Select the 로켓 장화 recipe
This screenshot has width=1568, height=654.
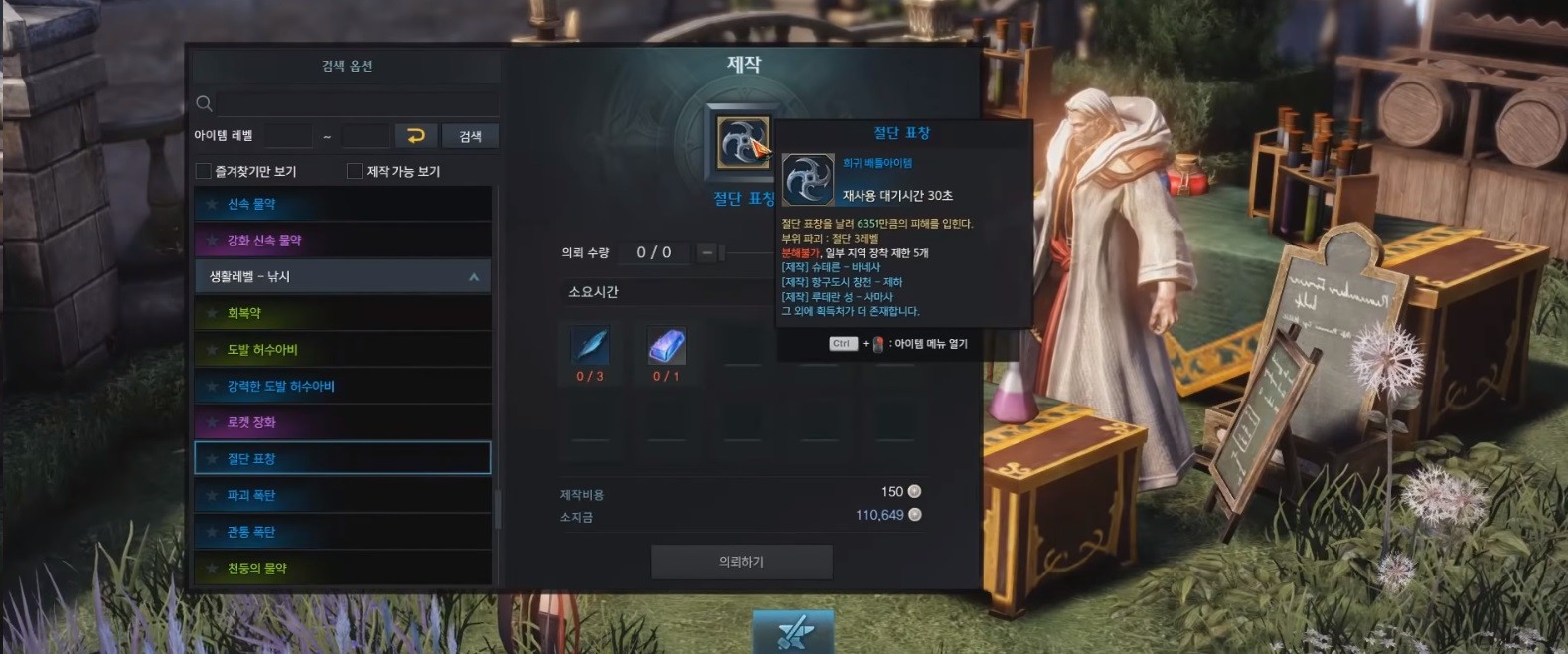pyautogui.click(x=343, y=422)
